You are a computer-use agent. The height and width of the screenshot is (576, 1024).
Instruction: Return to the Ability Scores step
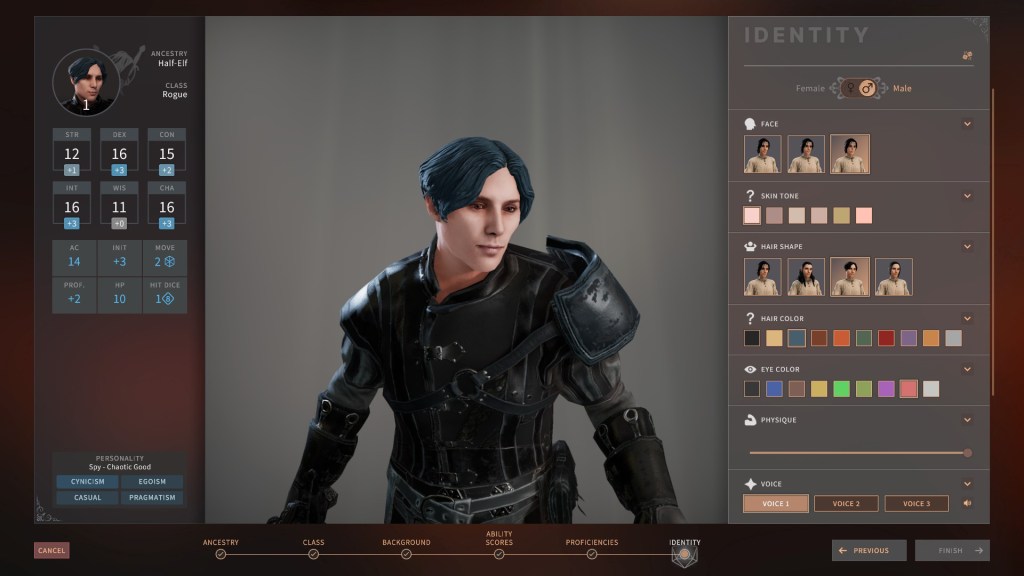[x=499, y=553]
